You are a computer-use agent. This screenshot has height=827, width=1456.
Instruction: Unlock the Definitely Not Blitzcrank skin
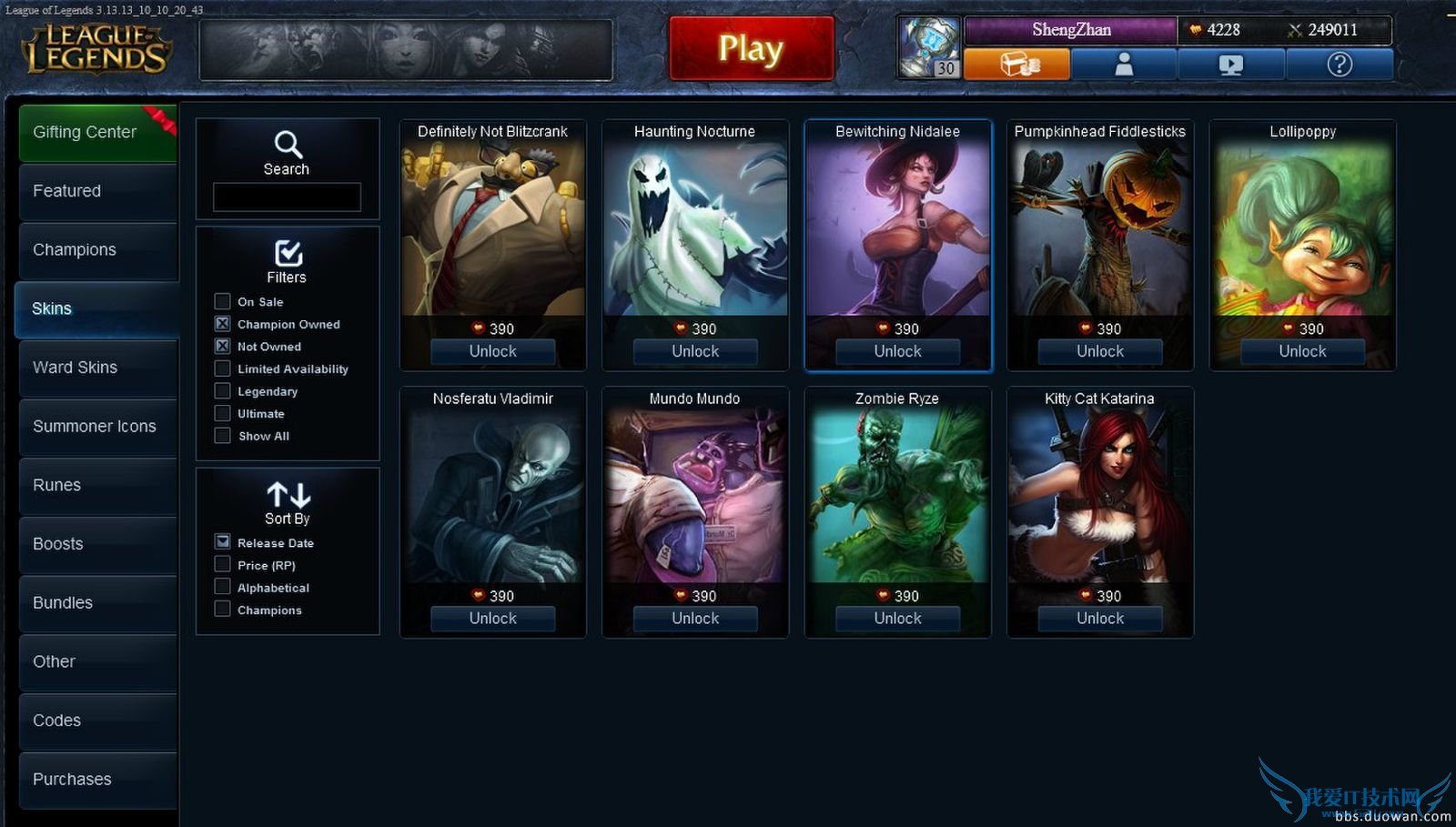pos(492,352)
